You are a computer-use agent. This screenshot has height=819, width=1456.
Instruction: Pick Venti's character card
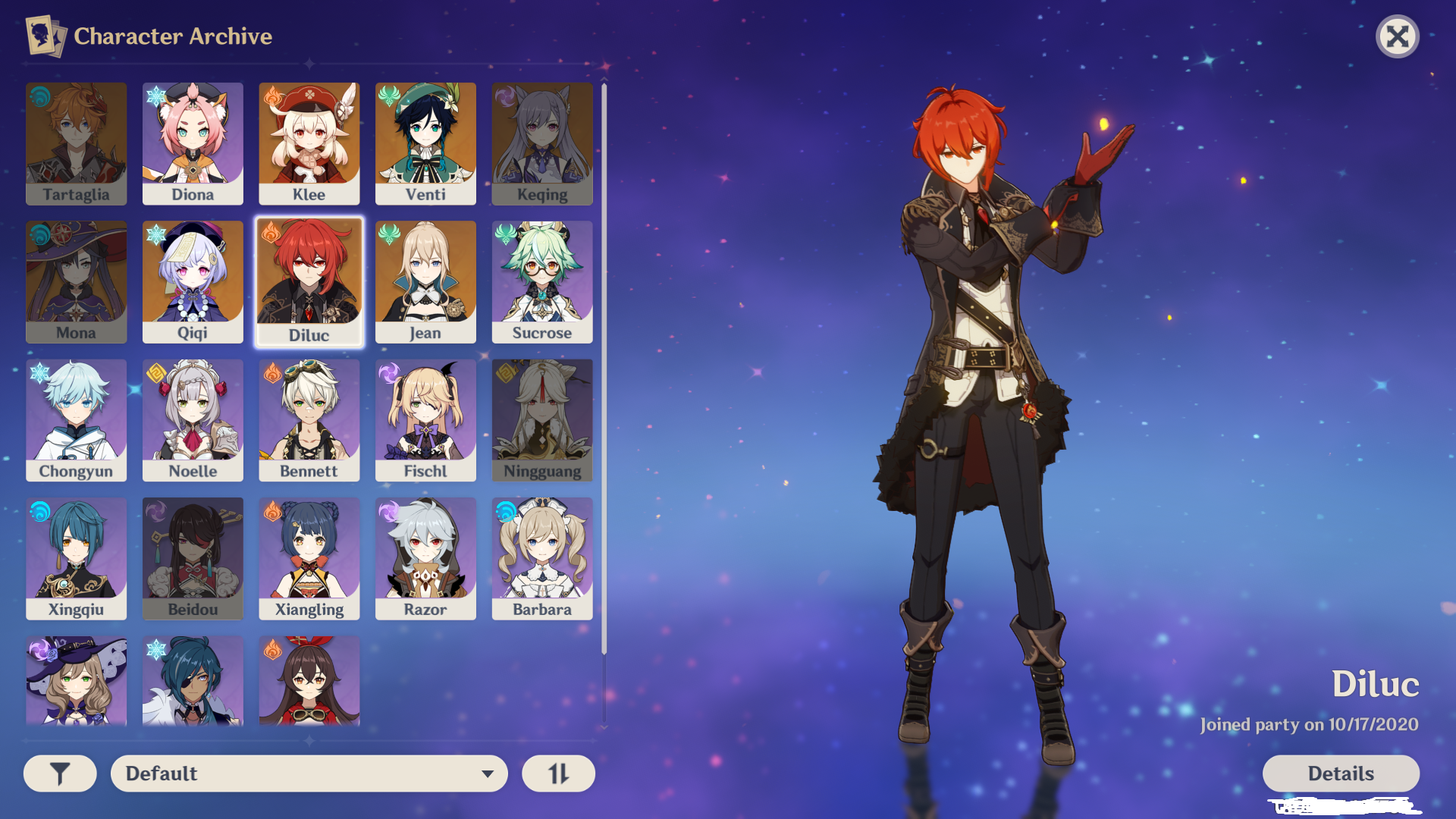[425, 144]
